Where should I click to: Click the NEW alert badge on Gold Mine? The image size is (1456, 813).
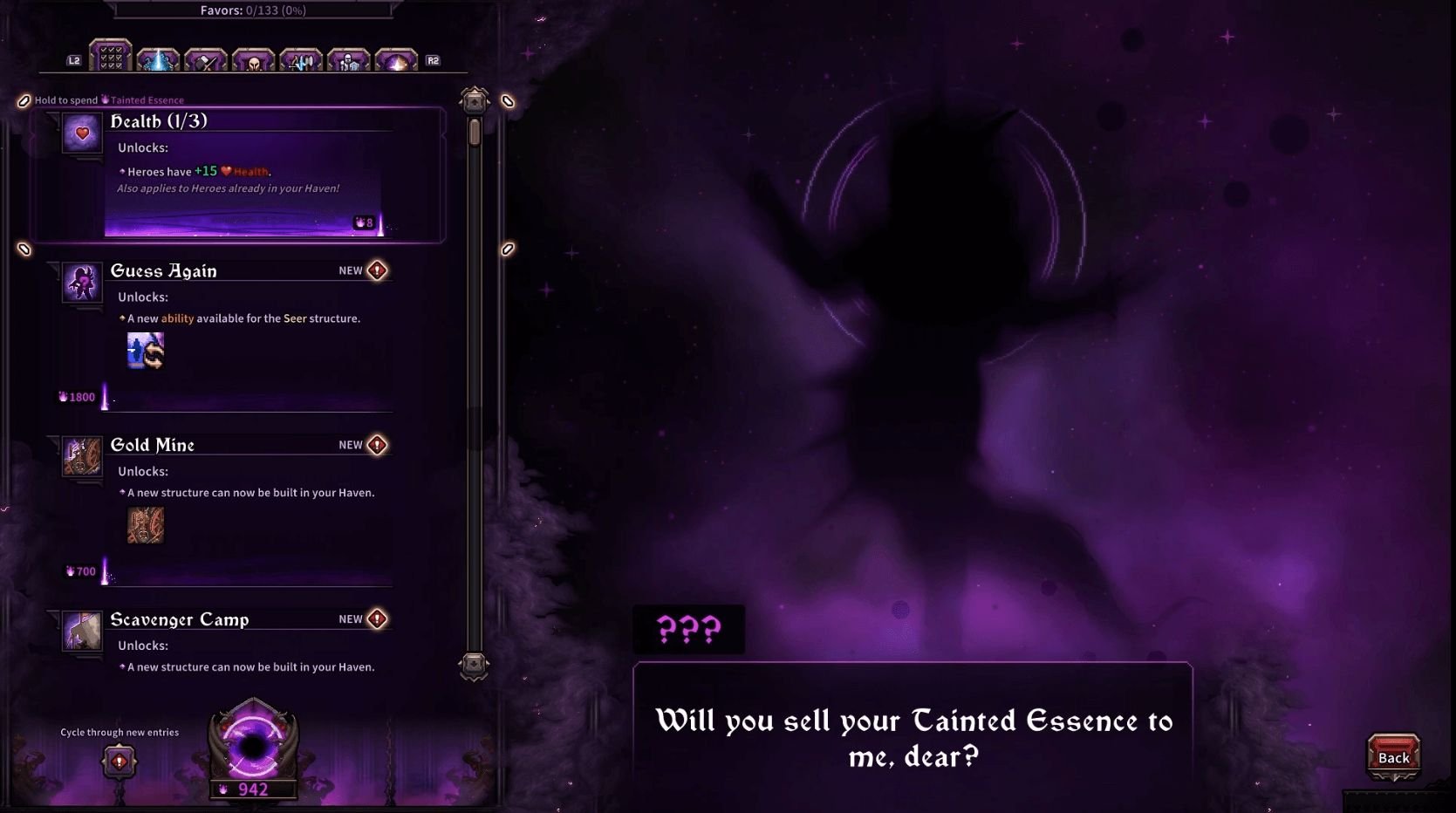(x=375, y=444)
